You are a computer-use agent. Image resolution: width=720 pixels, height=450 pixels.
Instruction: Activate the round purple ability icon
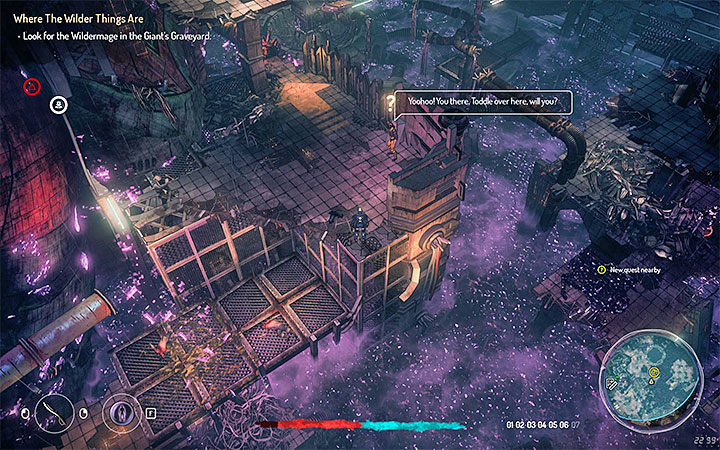pyautogui.click(x=123, y=411)
